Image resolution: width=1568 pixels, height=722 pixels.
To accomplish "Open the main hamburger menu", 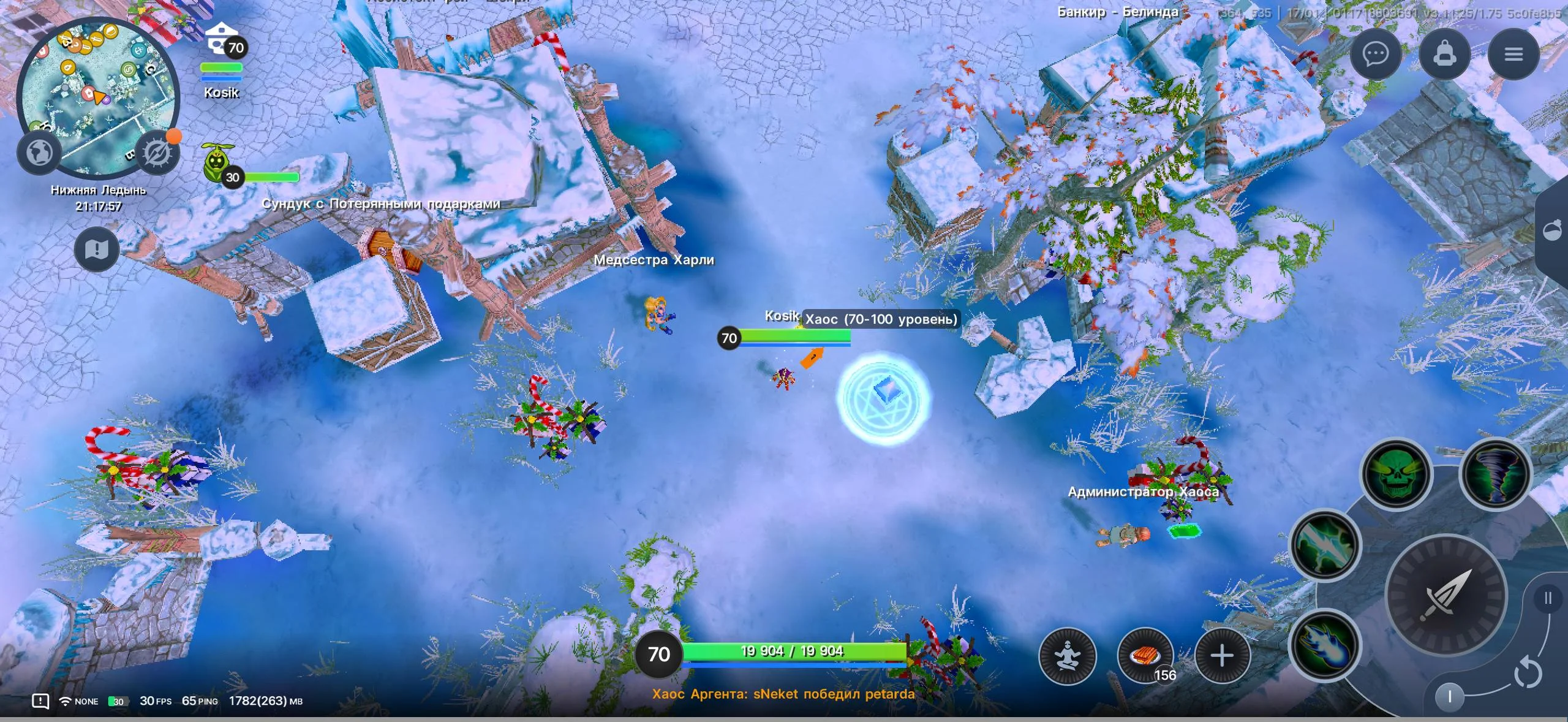I will (x=1513, y=55).
